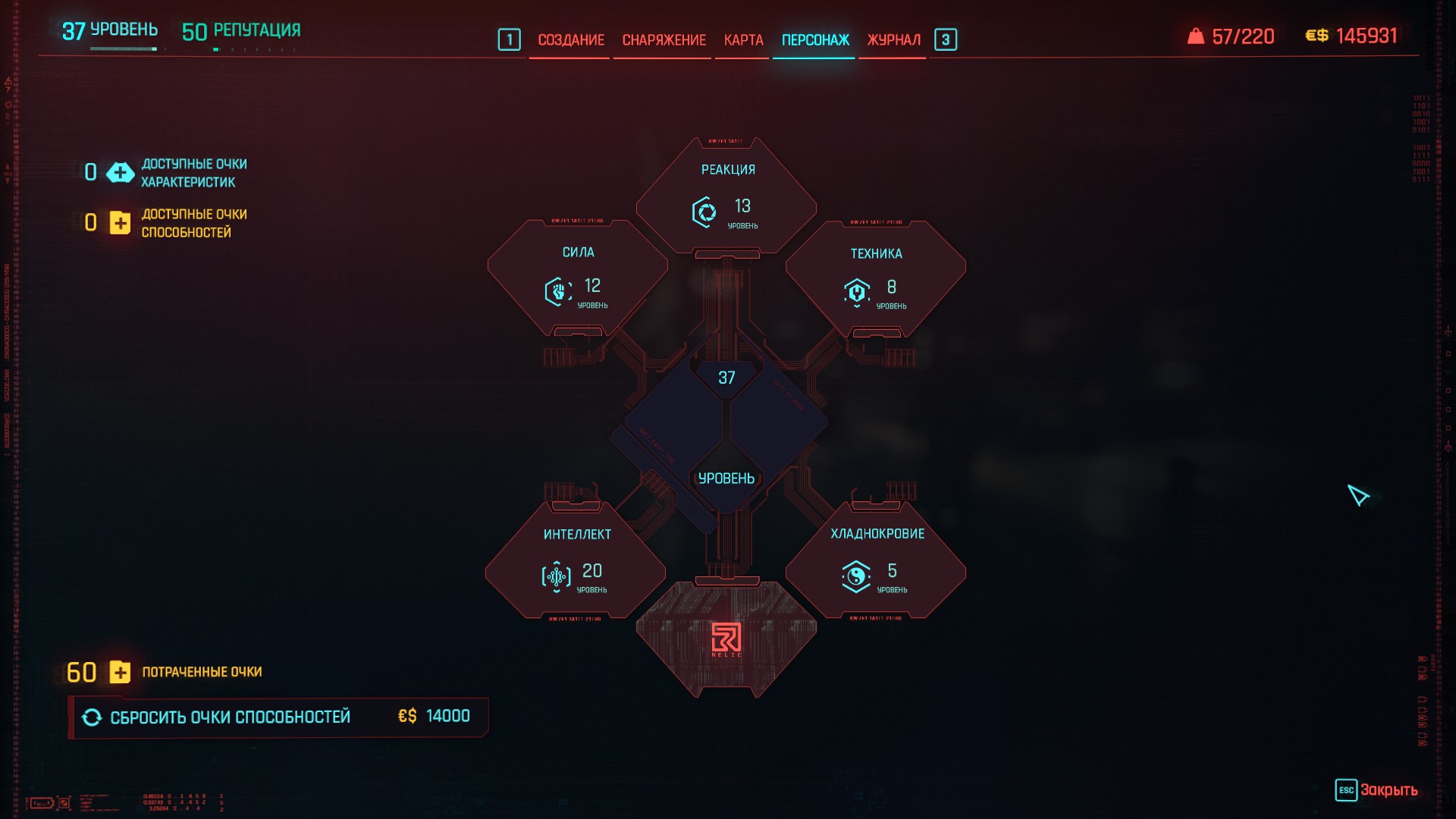Open the Интеллект attribute tree

[576, 561]
